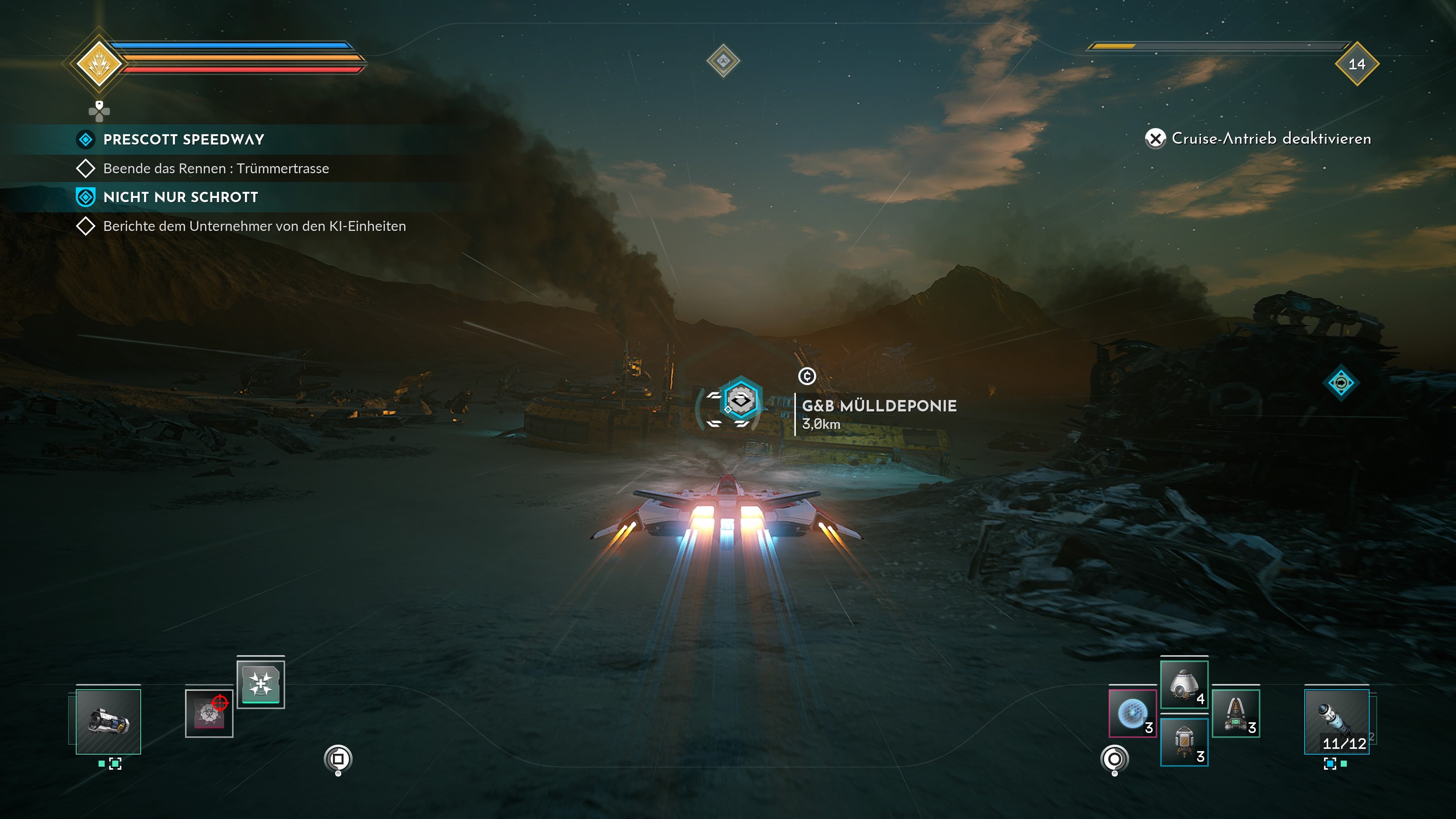
Task: Click the square-button gamepad prompt icon
Action: point(339,758)
